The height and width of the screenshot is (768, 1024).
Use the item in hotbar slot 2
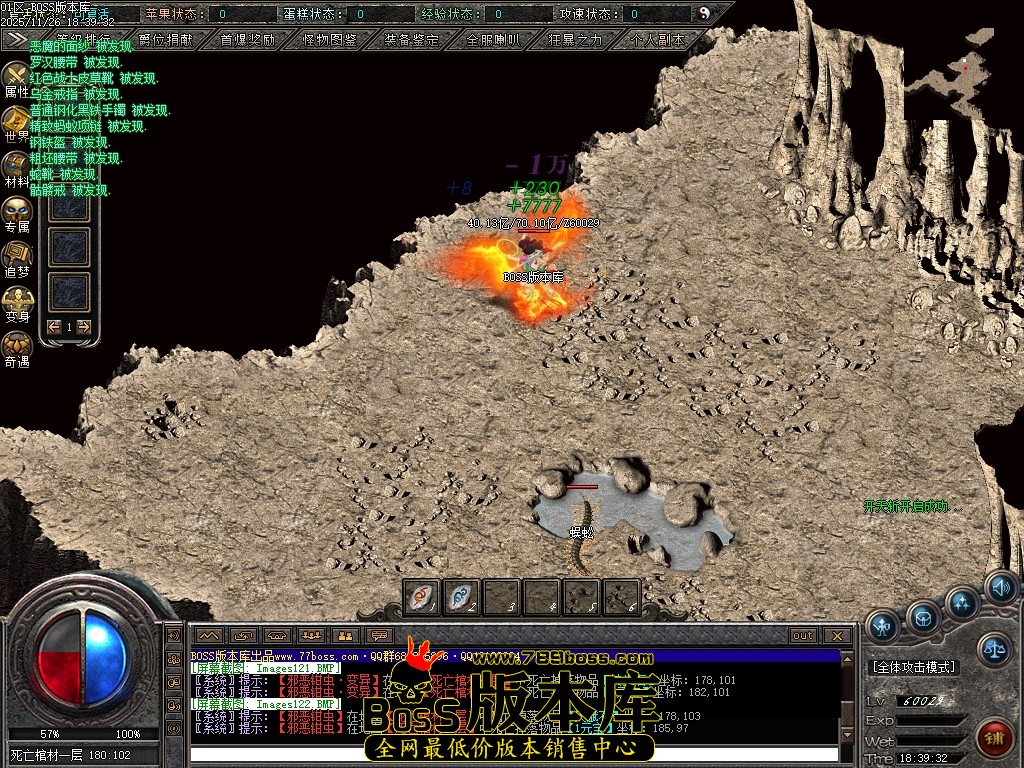[x=460, y=597]
